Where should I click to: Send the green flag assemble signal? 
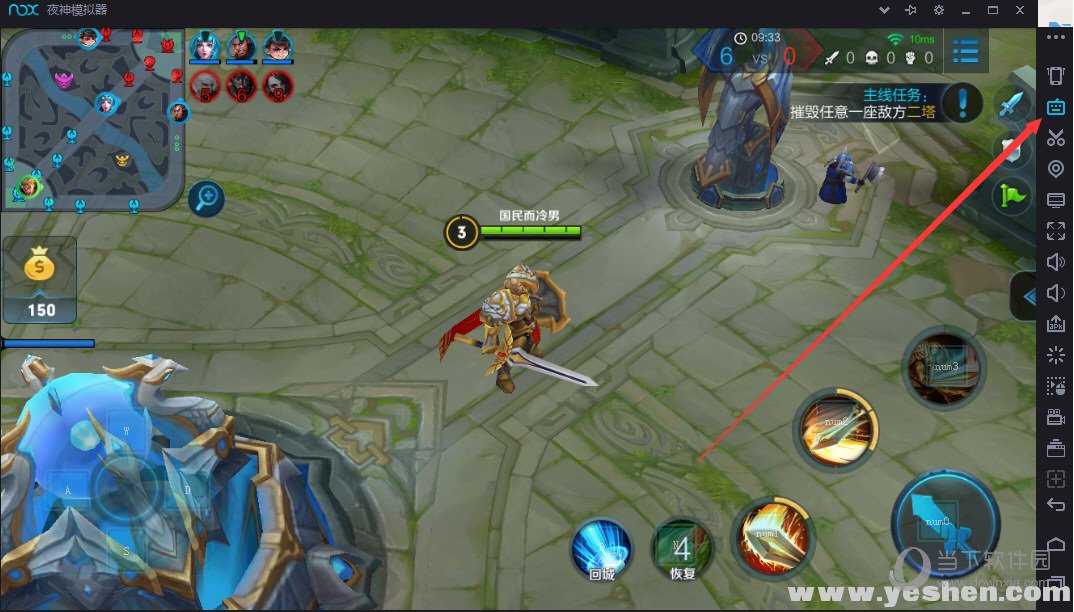click(x=1011, y=194)
